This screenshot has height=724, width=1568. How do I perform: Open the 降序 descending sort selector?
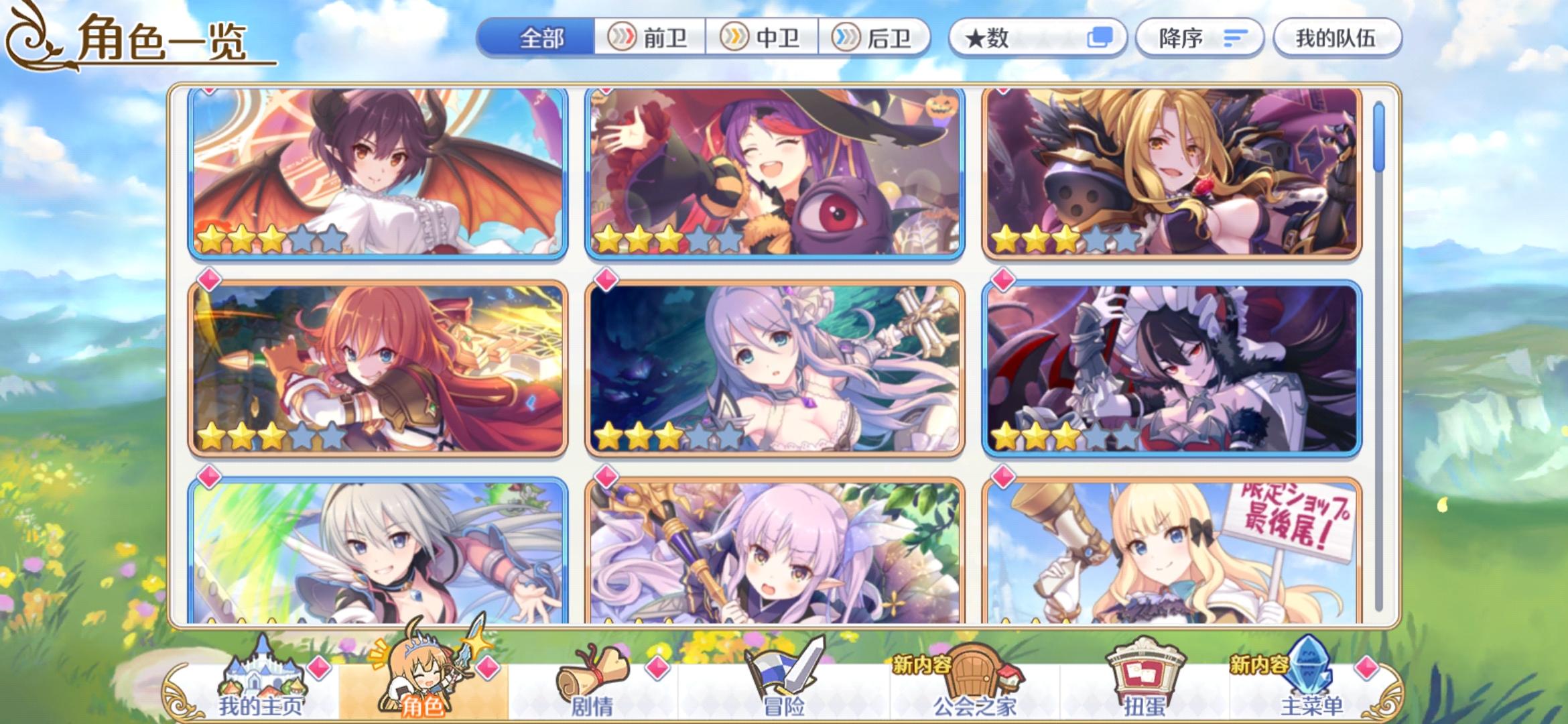[x=1199, y=38]
